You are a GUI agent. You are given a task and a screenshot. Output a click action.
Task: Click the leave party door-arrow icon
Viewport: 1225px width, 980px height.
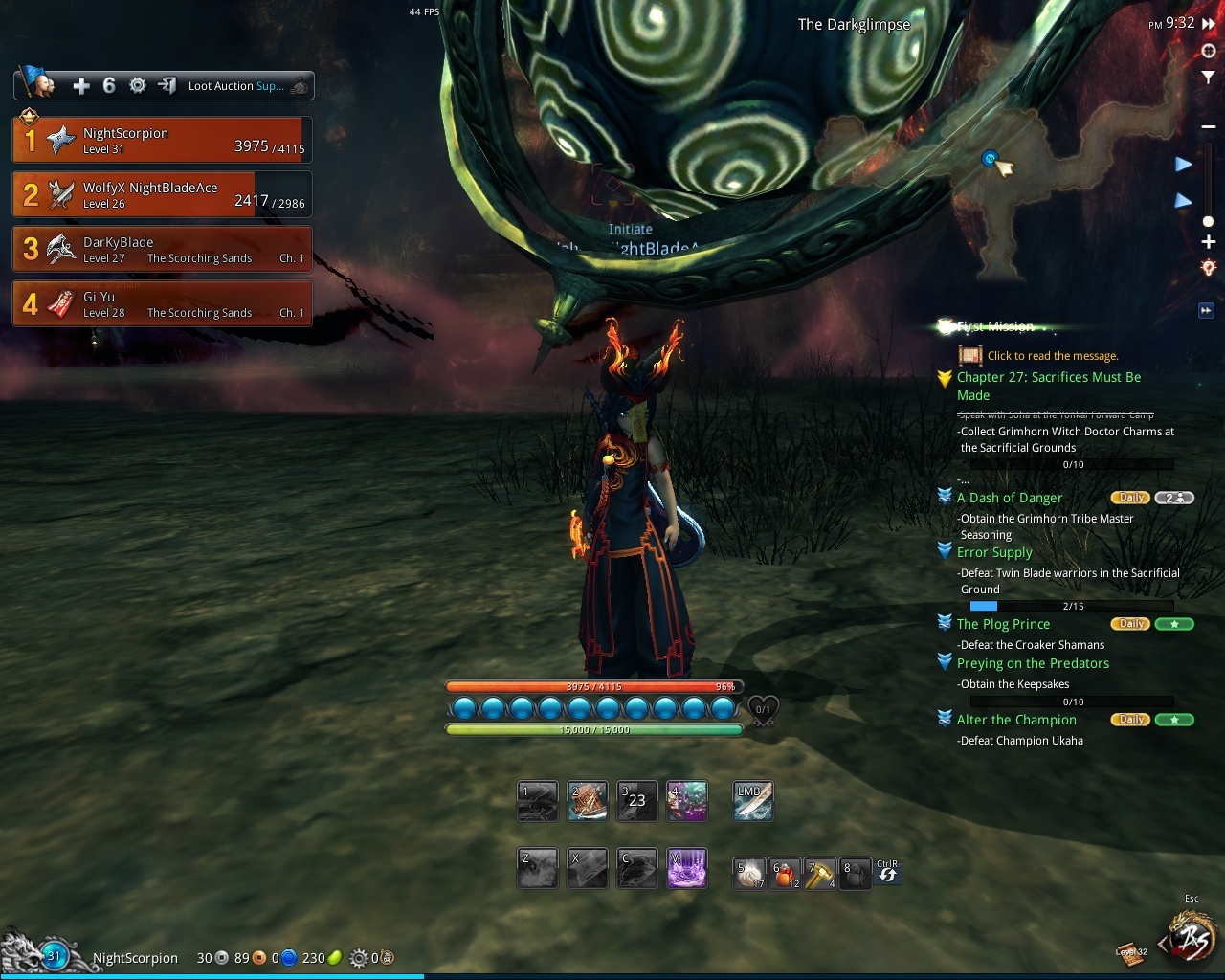tap(167, 86)
